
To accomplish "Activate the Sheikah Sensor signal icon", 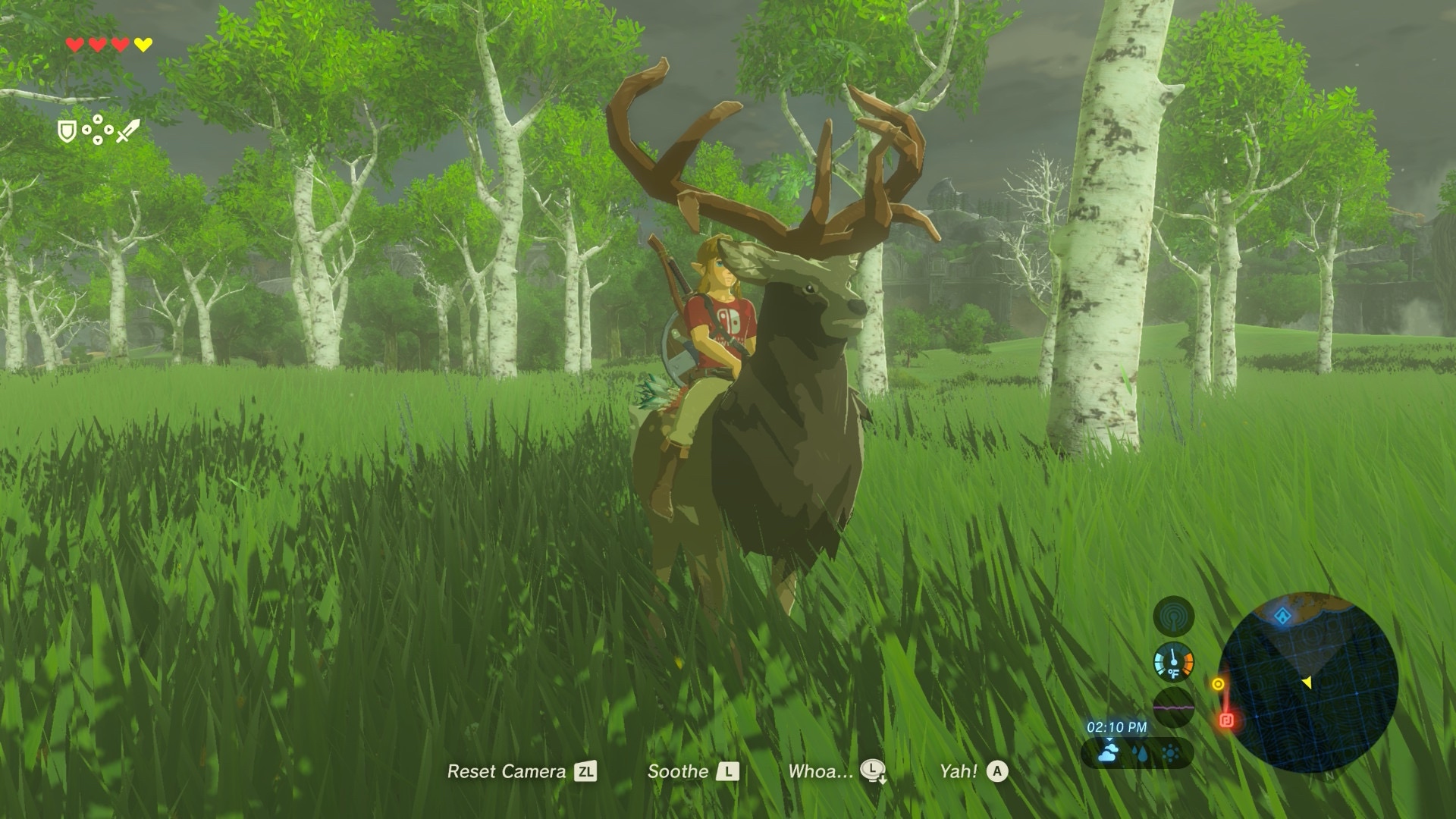I will [1173, 616].
